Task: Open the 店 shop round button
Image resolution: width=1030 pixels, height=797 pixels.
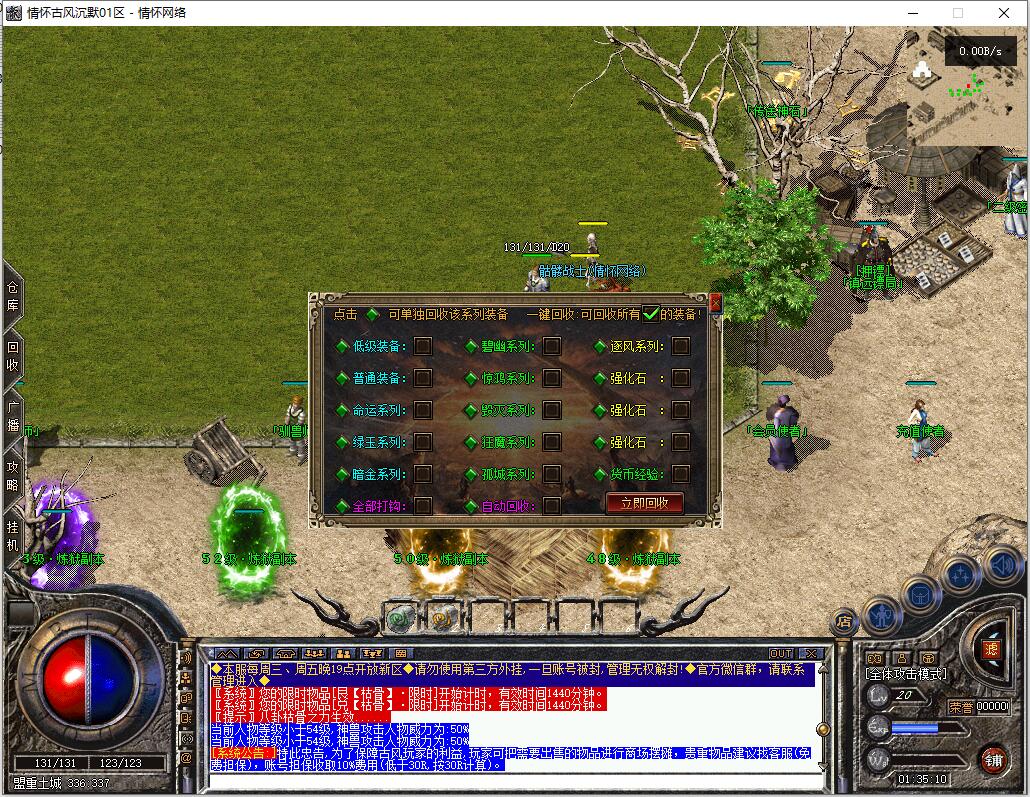Action: [843, 622]
